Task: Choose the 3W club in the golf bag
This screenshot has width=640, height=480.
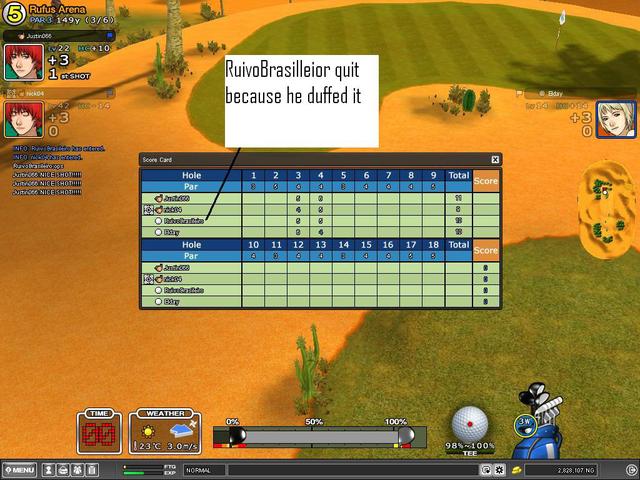Action: click(524, 422)
